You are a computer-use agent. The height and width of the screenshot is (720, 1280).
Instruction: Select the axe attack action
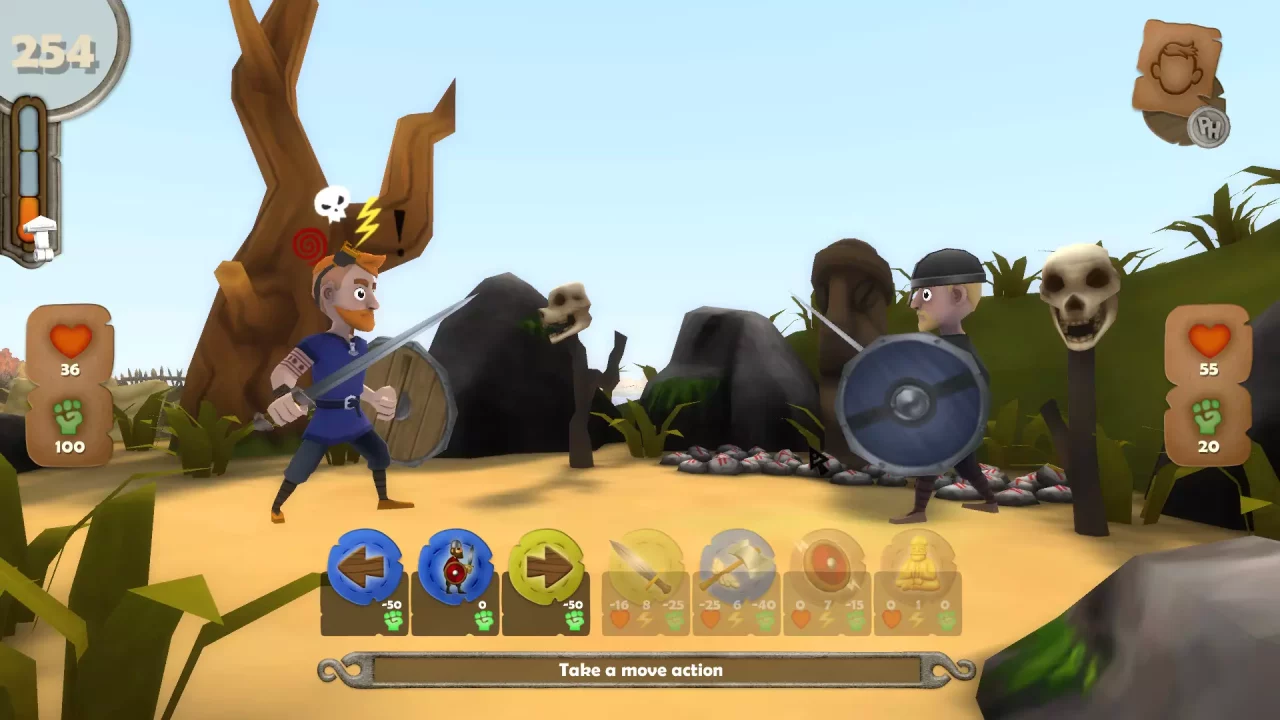pos(737,567)
